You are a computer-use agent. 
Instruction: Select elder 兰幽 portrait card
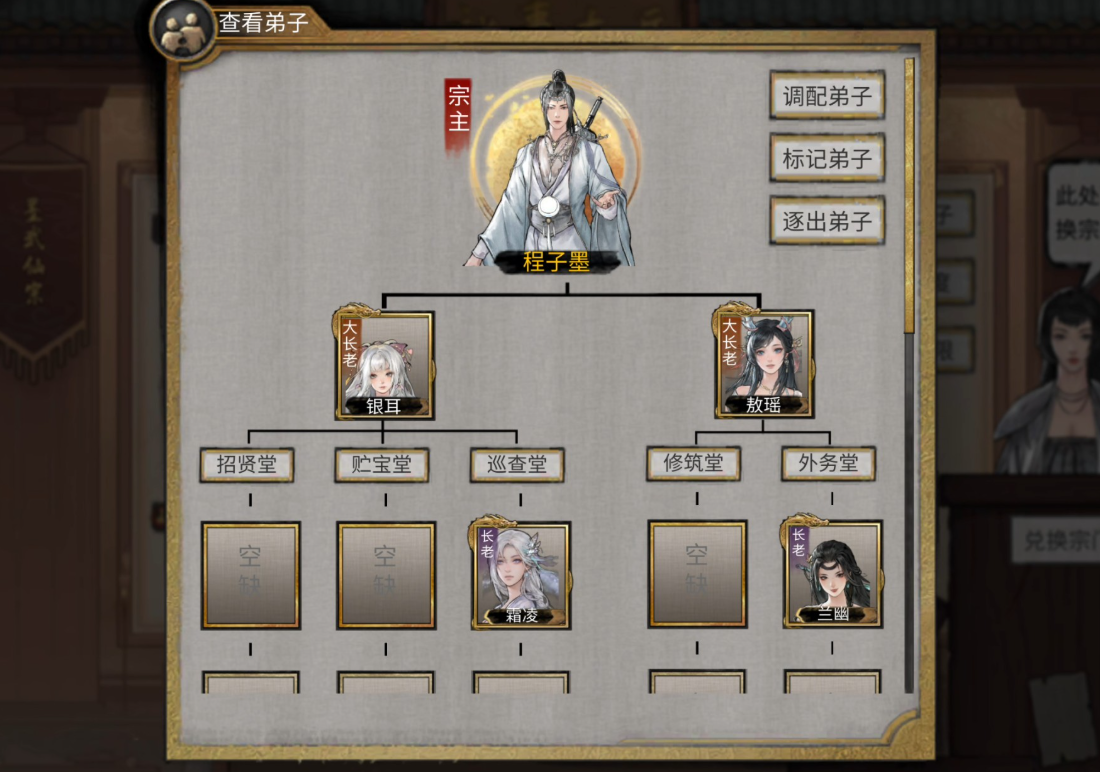tap(833, 574)
